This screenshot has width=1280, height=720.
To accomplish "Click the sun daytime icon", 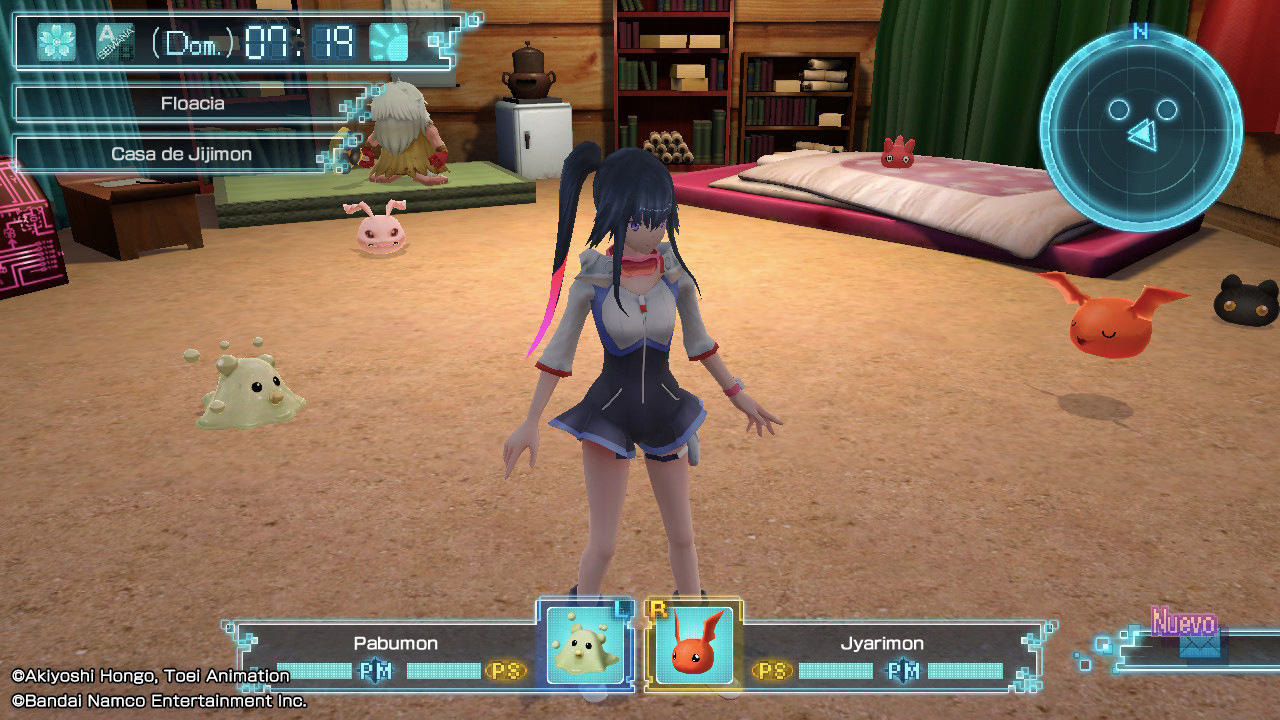I will 389,42.
